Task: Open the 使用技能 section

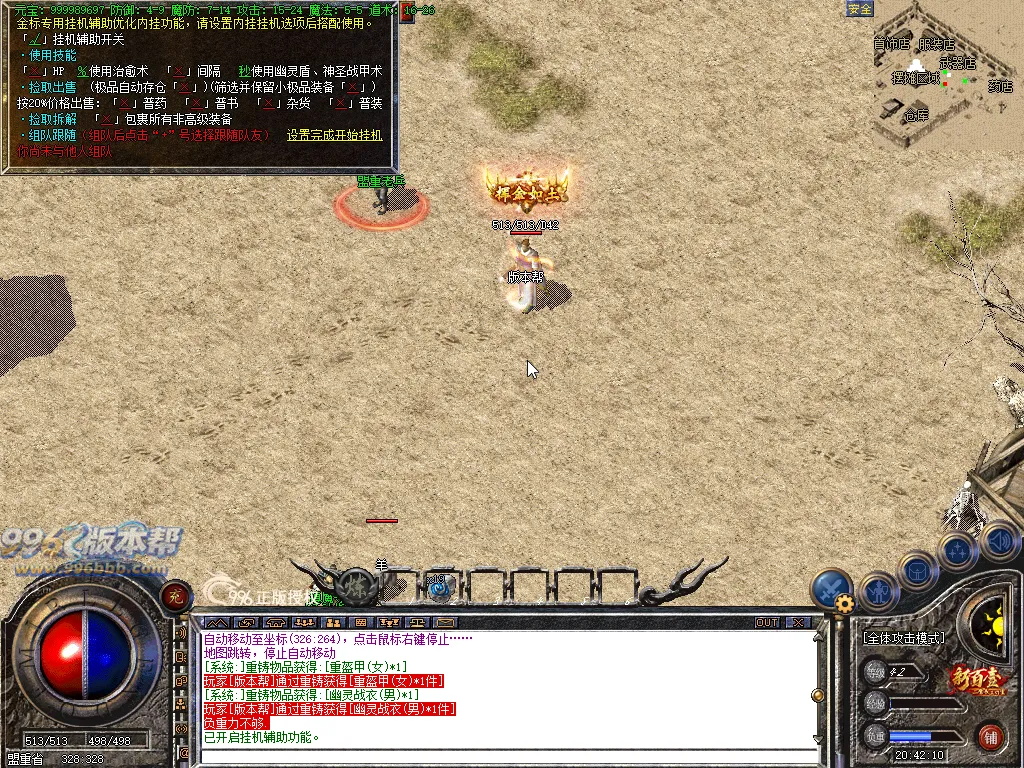Action: click(52, 55)
